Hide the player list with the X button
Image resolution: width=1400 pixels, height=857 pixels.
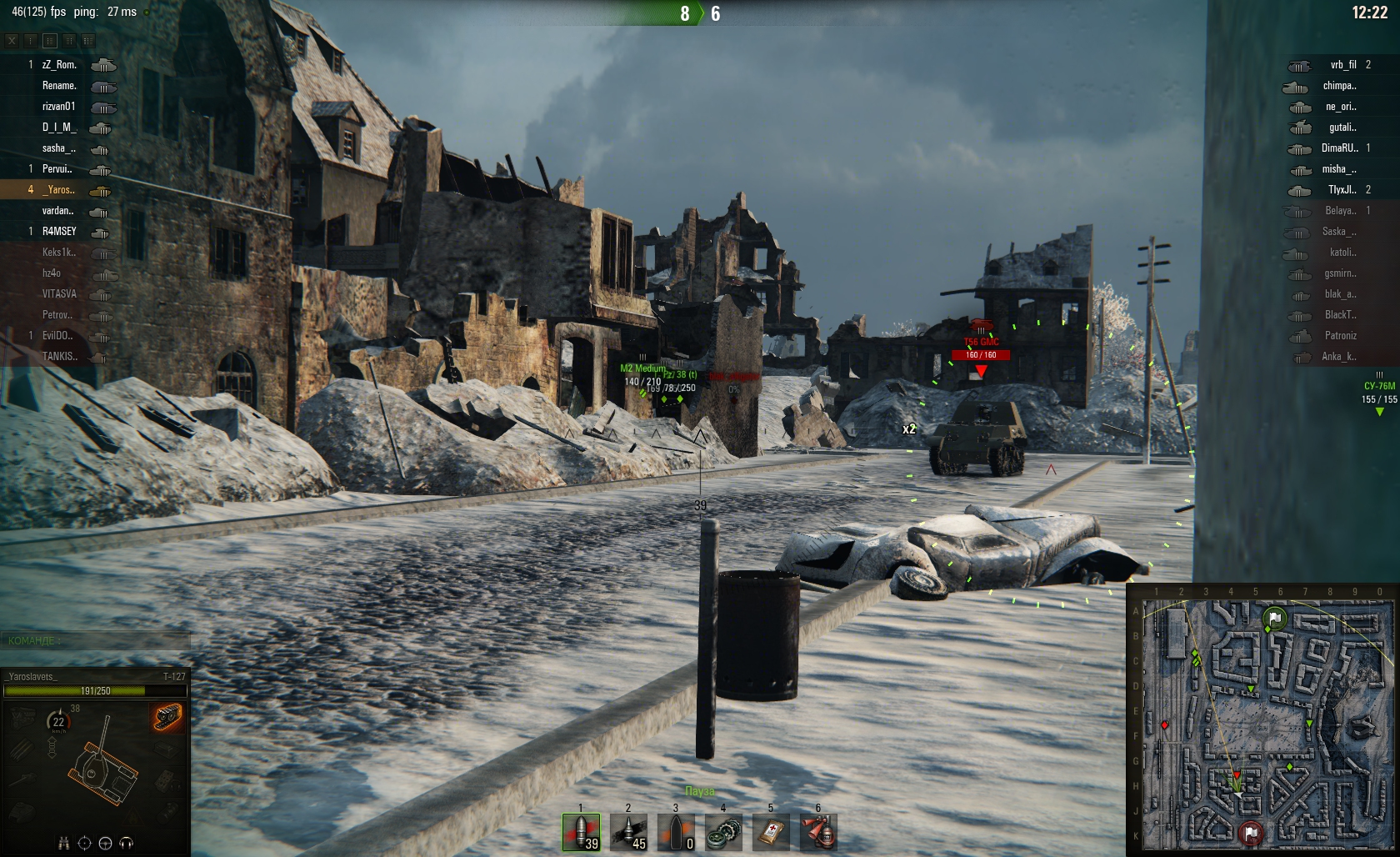pos(12,40)
